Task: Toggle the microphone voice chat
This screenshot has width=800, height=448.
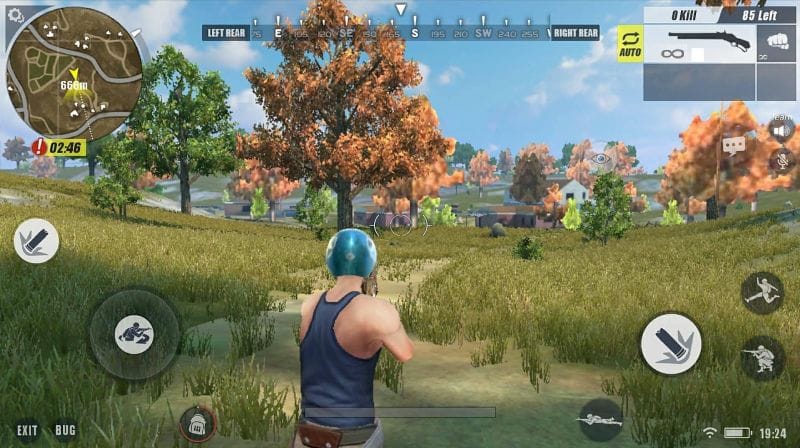Action: 781,160
